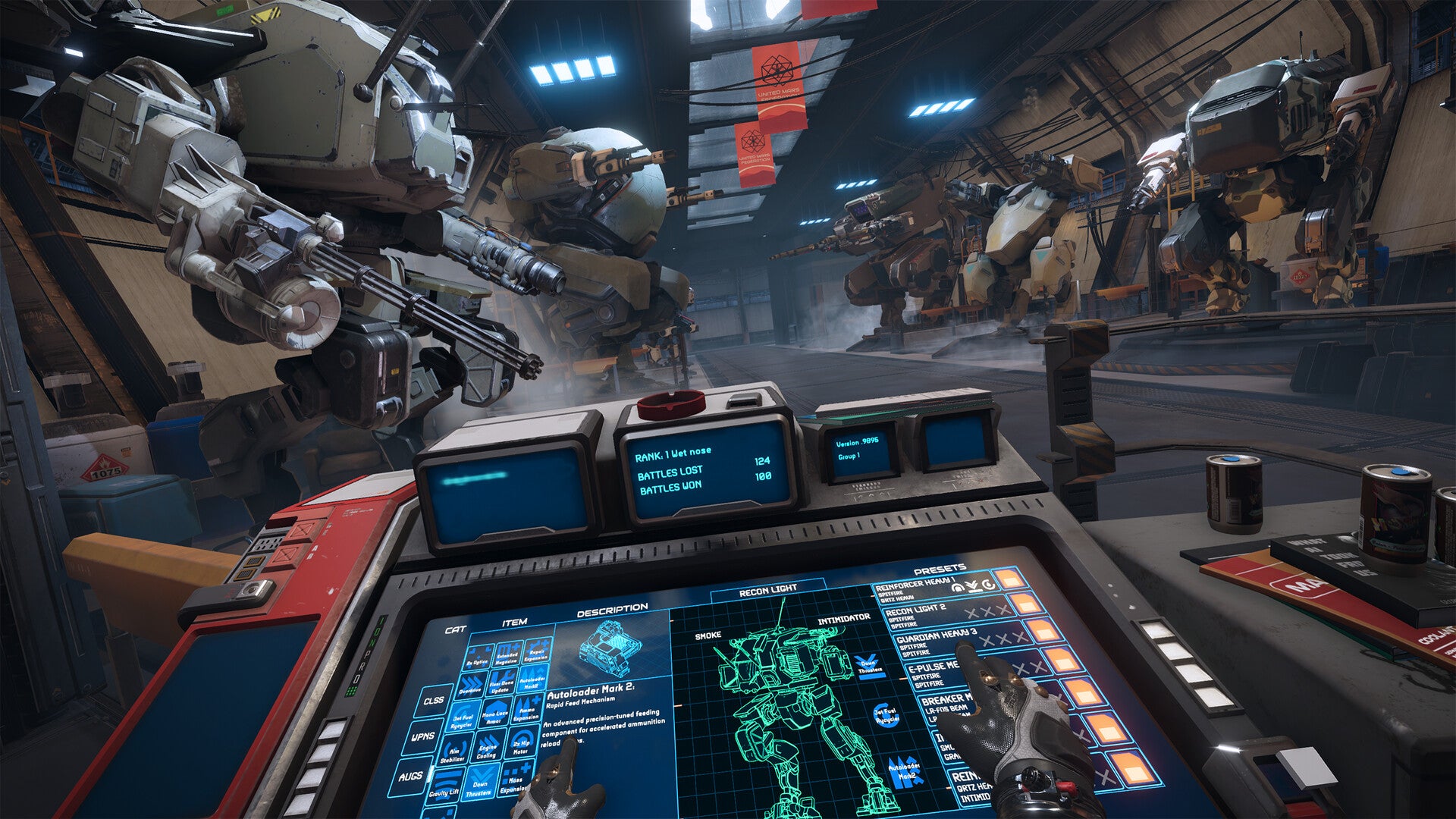Click the equipped Down Thrusters slot beside the mech

pyautogui.click(x=870, y=666)
